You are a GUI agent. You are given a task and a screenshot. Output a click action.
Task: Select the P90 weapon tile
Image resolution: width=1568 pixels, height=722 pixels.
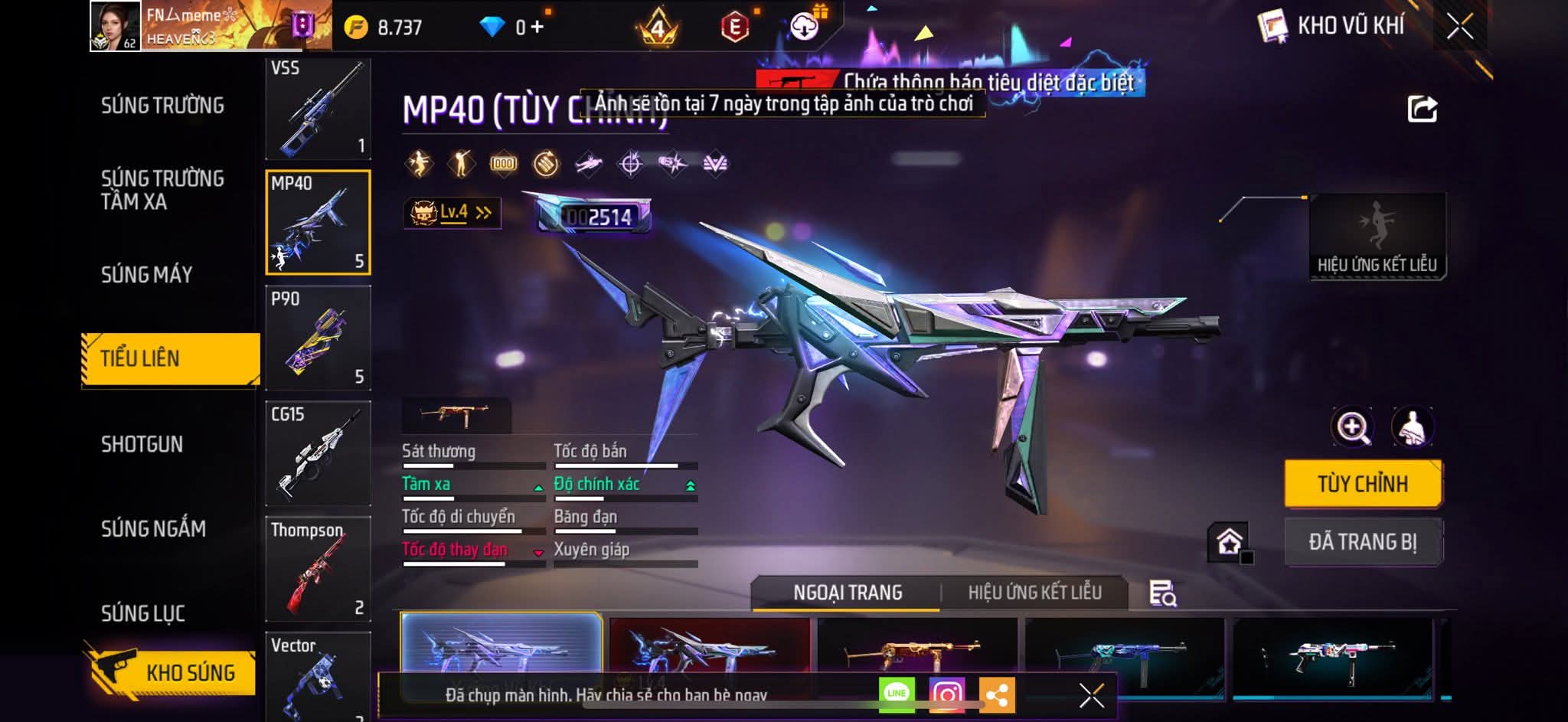pyautogui.click(x=318, y=338)
